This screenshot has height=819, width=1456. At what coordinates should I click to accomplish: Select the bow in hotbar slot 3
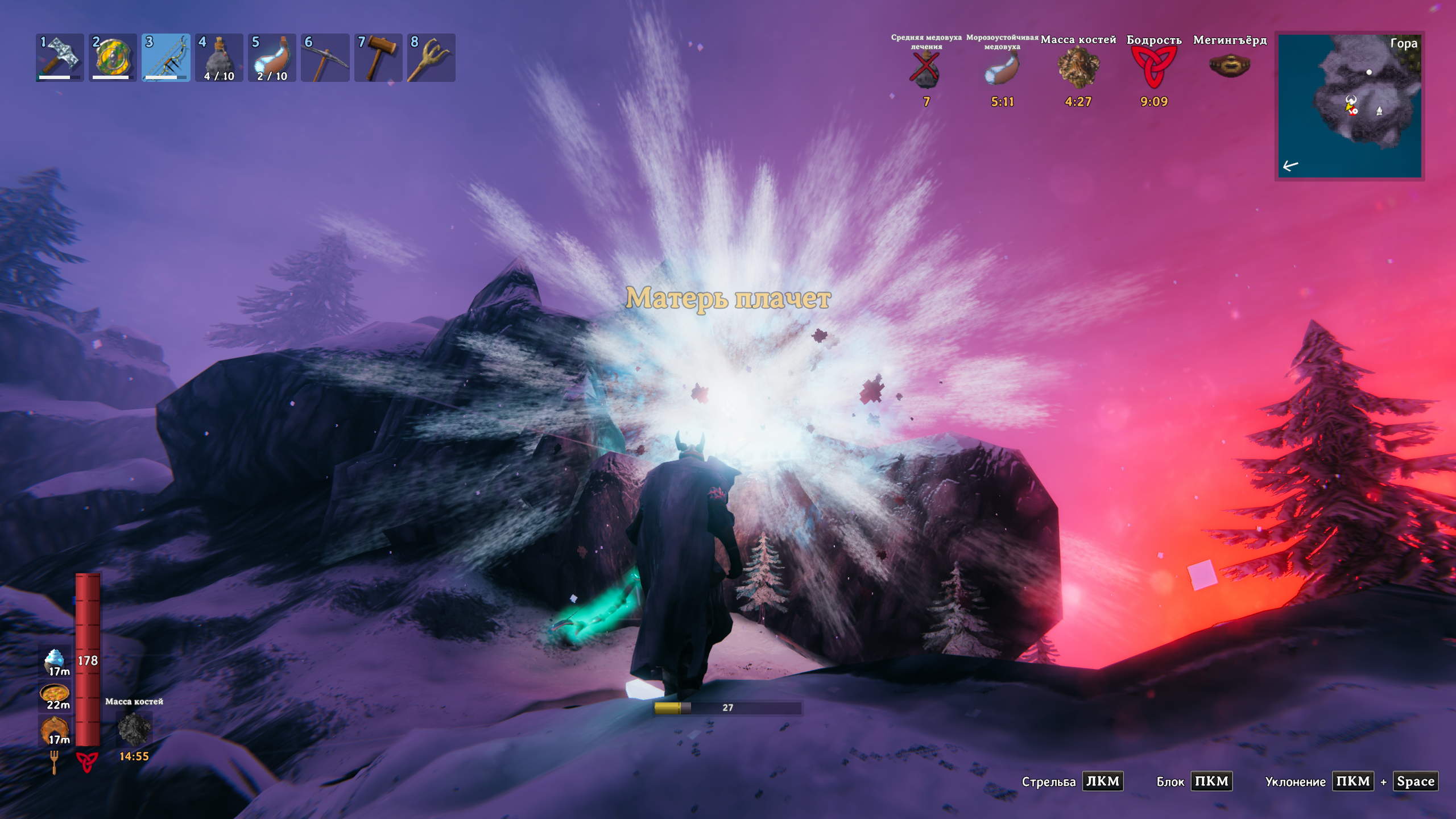tap(166, 57)
